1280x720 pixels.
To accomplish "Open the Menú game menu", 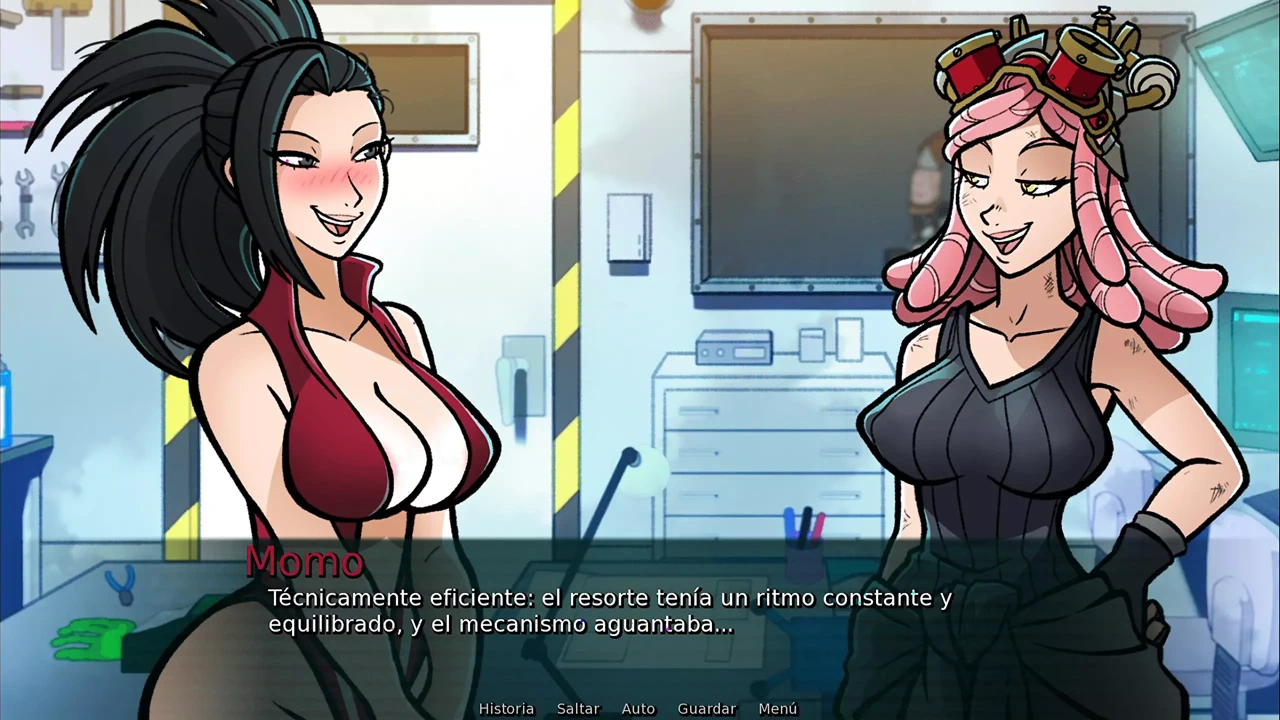I will click(x=777, y=708).
